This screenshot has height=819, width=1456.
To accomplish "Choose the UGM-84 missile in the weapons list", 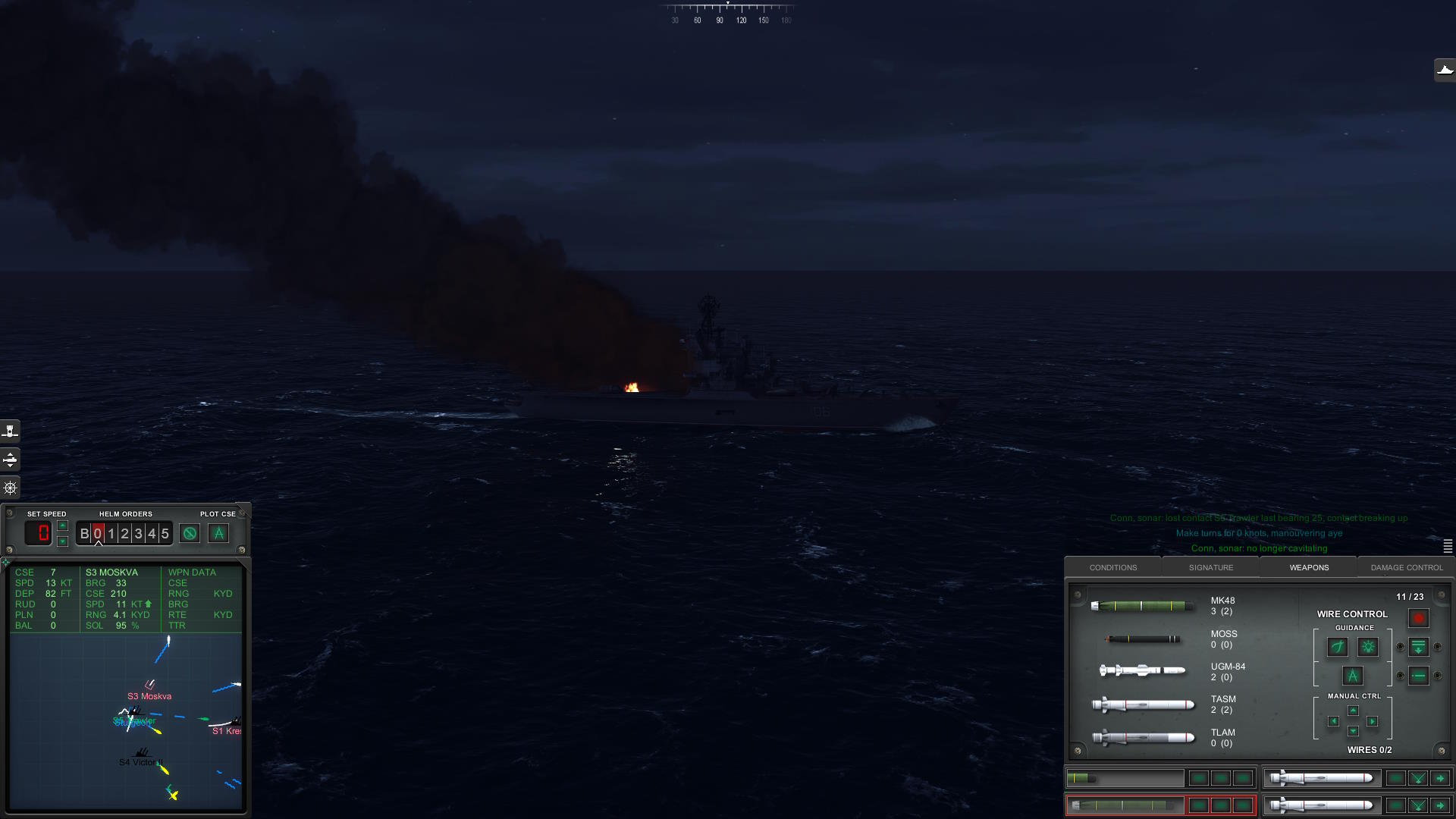I will (1142, 670).
